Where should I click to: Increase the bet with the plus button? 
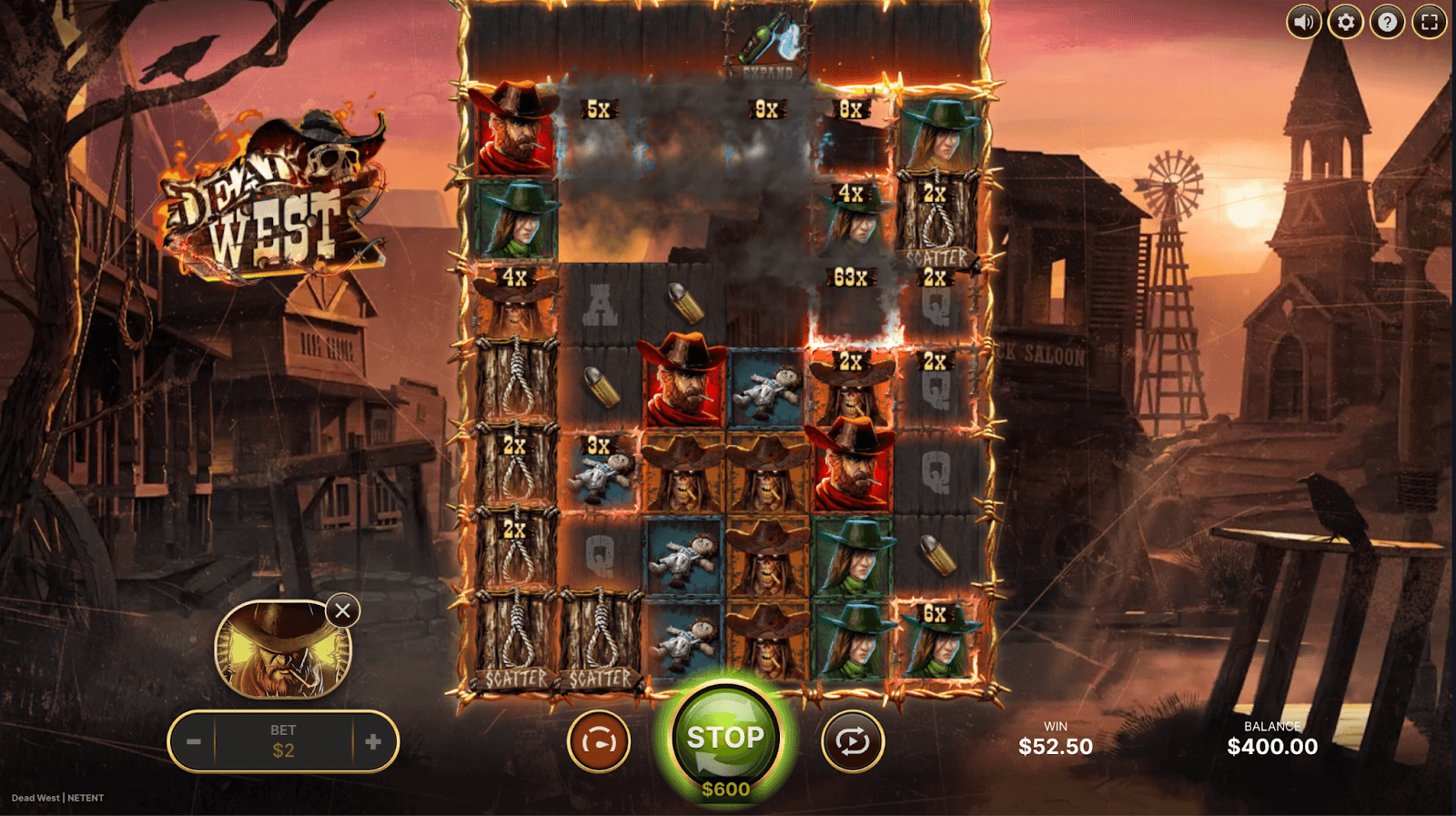[373, 742]
